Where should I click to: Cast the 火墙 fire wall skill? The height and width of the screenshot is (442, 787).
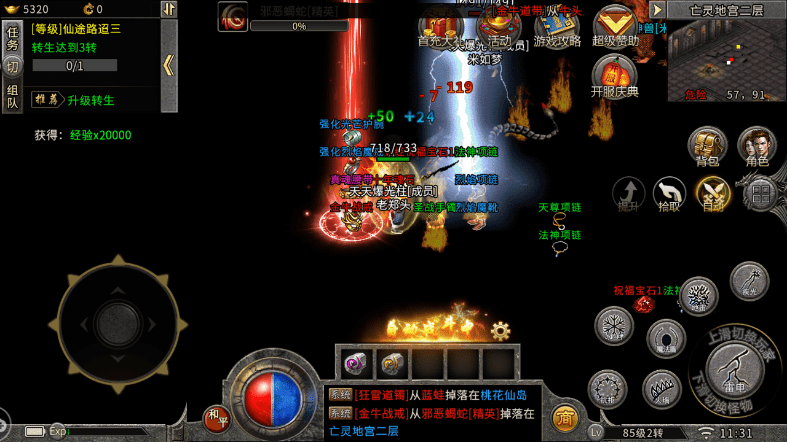tap(661, 387)
